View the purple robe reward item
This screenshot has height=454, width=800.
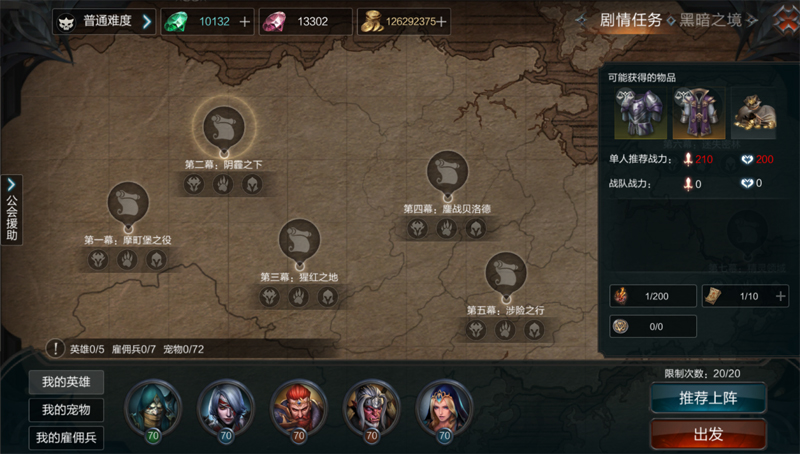click(x=694, y=112)
